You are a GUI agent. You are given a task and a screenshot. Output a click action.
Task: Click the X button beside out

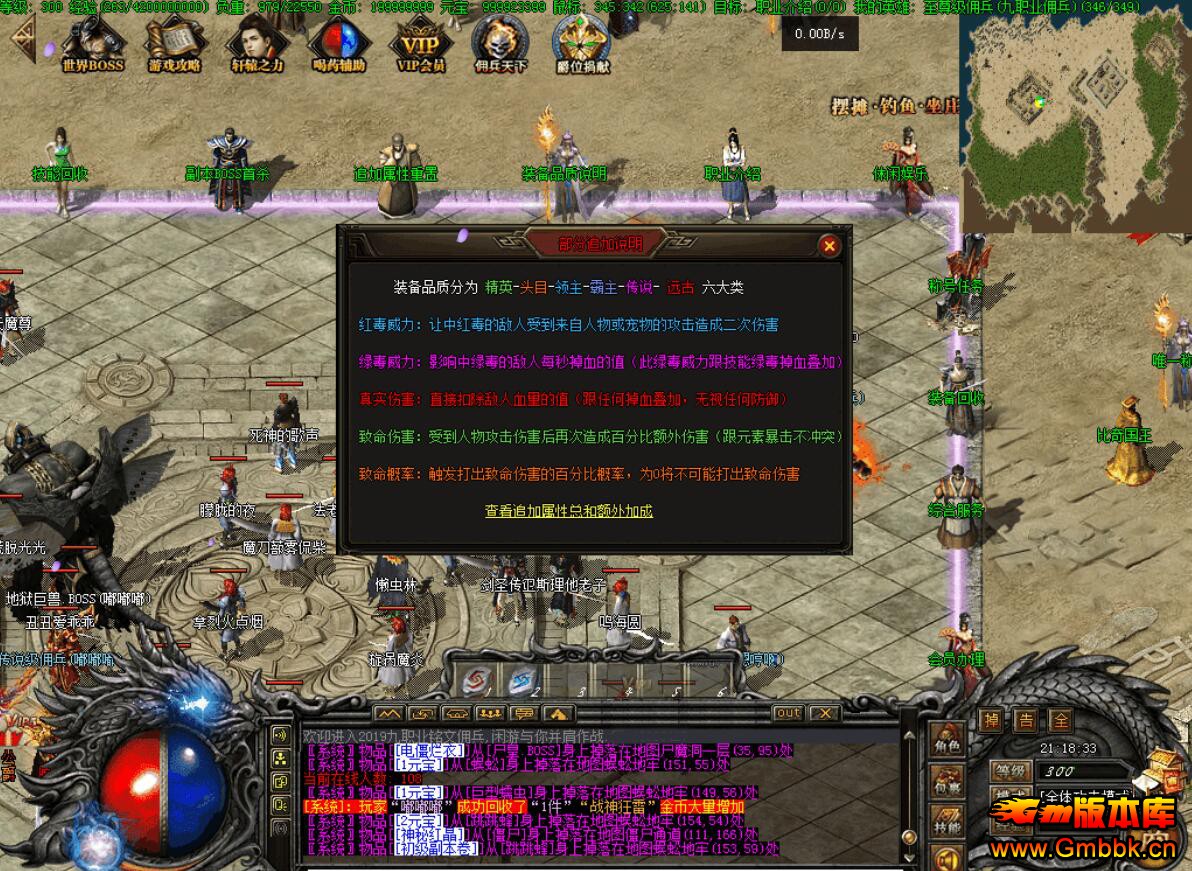click(x=823, y=713)
